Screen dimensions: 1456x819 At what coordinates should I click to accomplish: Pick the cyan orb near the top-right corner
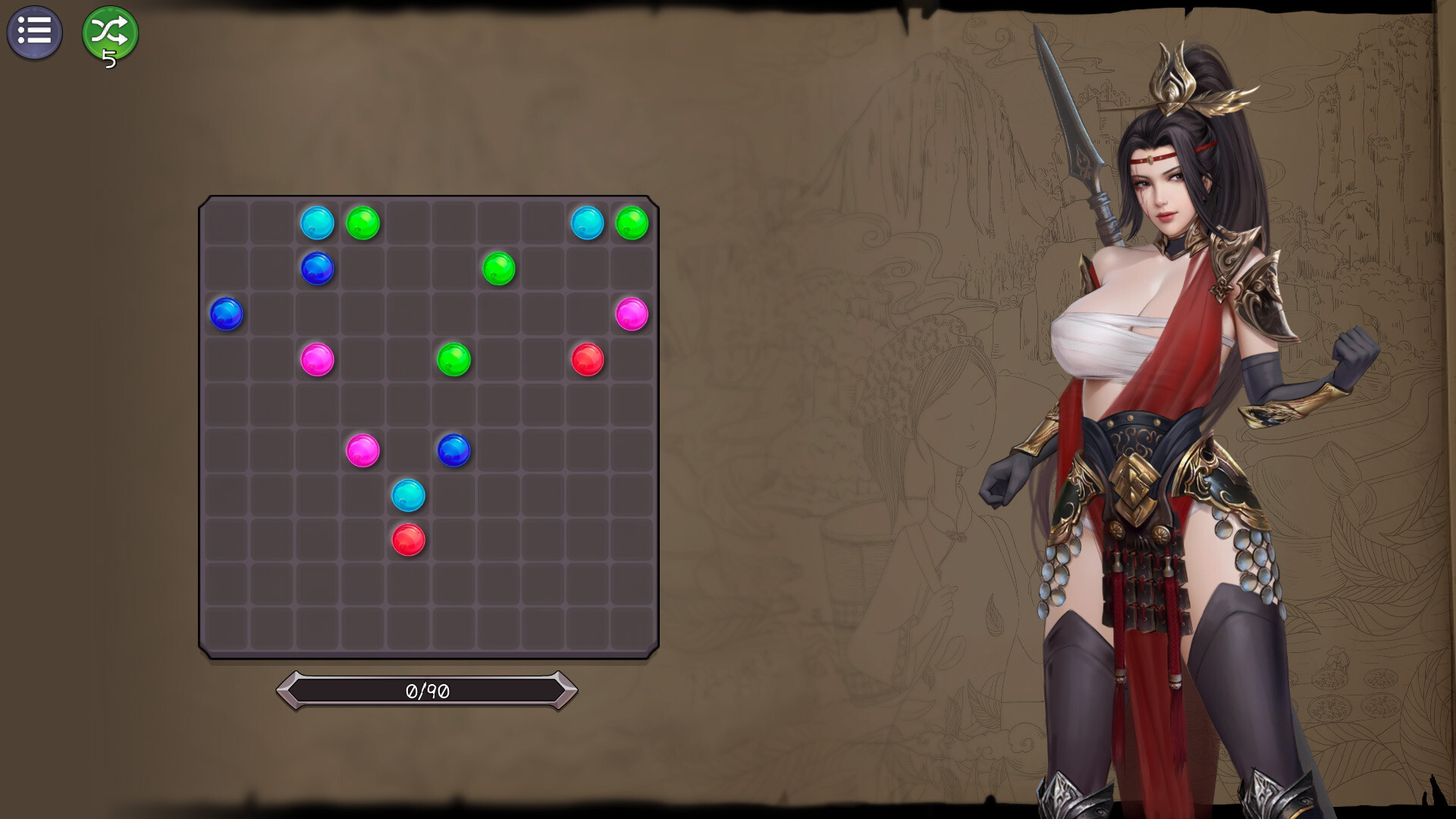587,222
